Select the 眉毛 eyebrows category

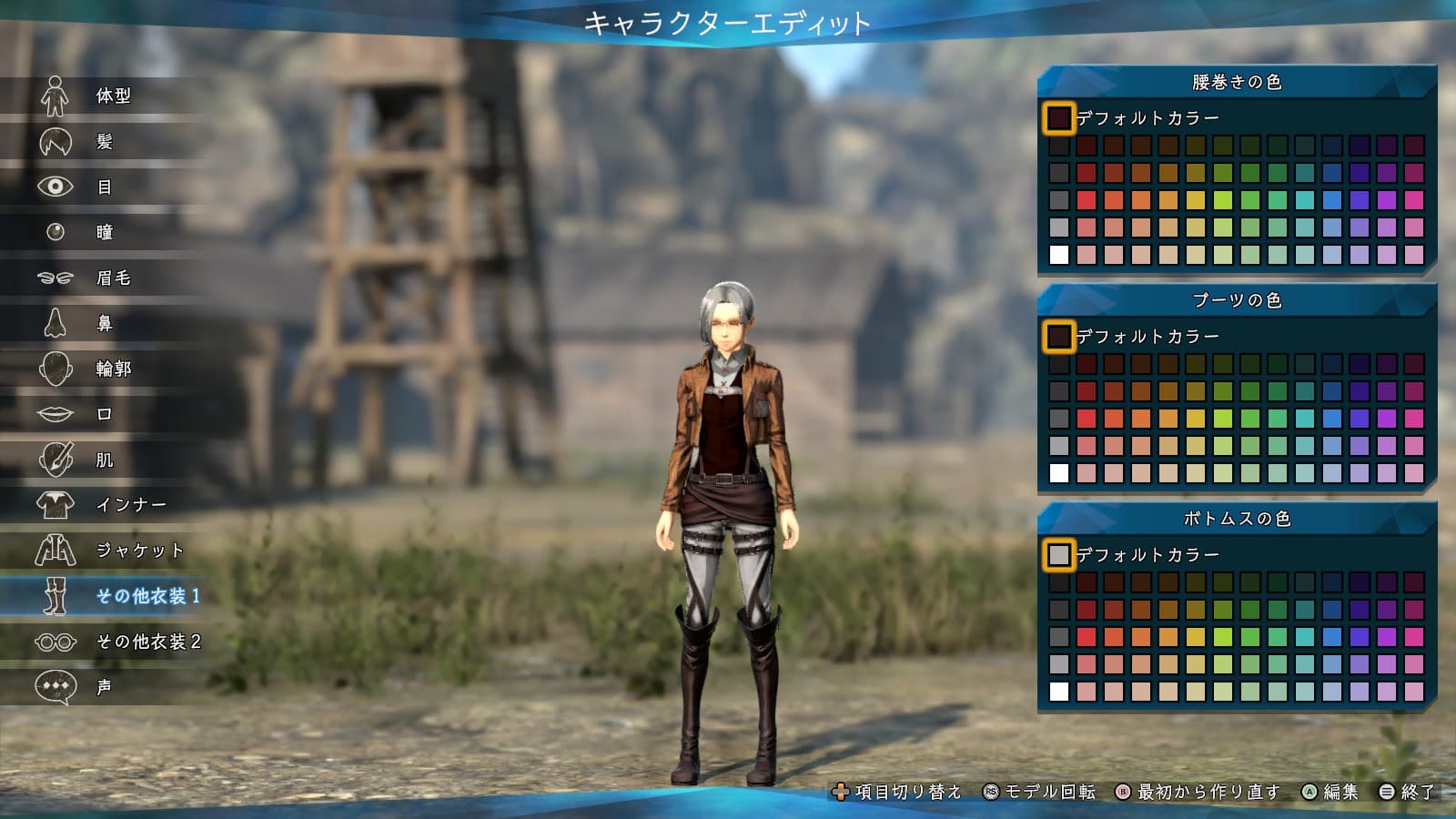tap(111, 278)
